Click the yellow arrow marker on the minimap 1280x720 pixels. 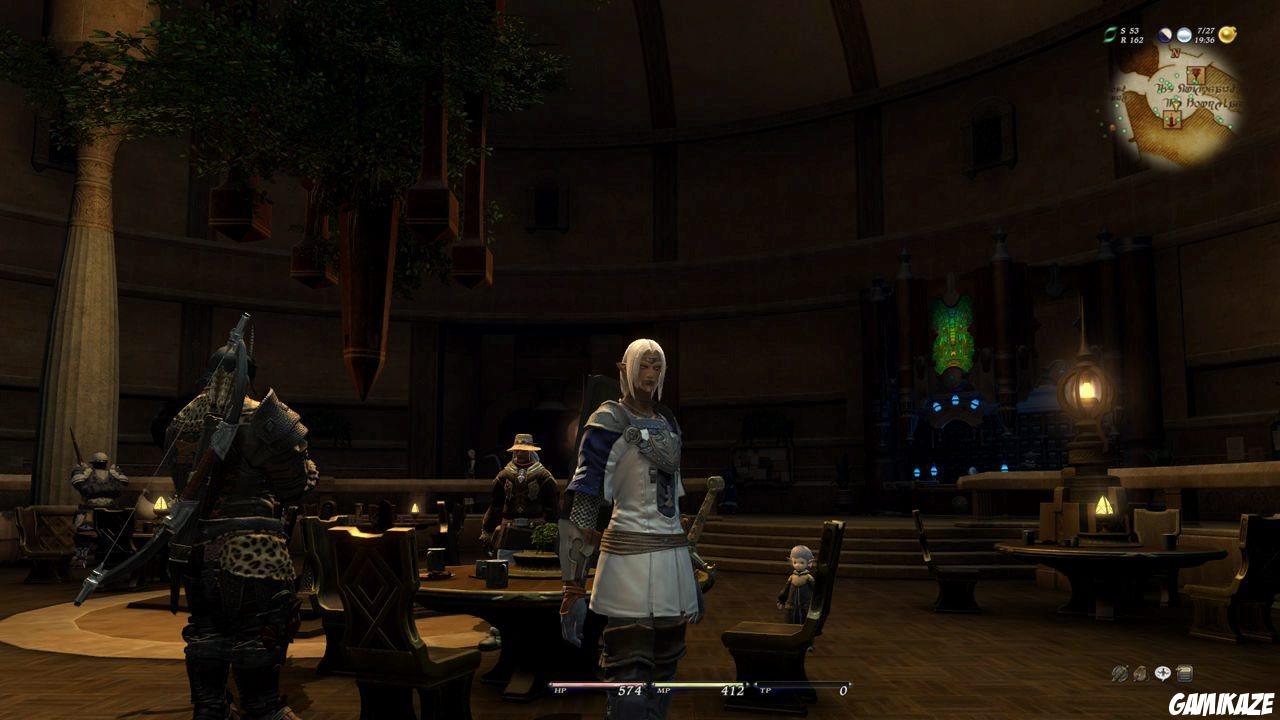tap(1177, 106)
